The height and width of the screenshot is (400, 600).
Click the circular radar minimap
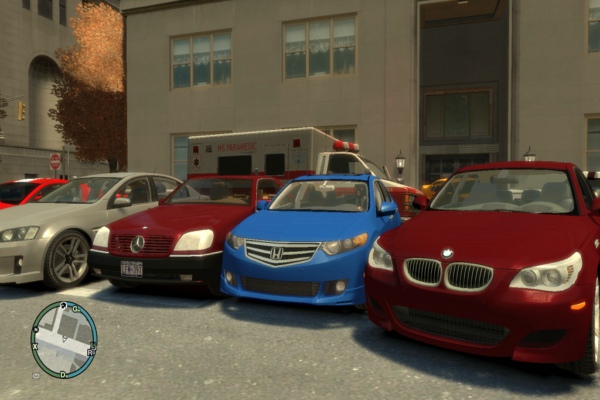click(64, 340)
